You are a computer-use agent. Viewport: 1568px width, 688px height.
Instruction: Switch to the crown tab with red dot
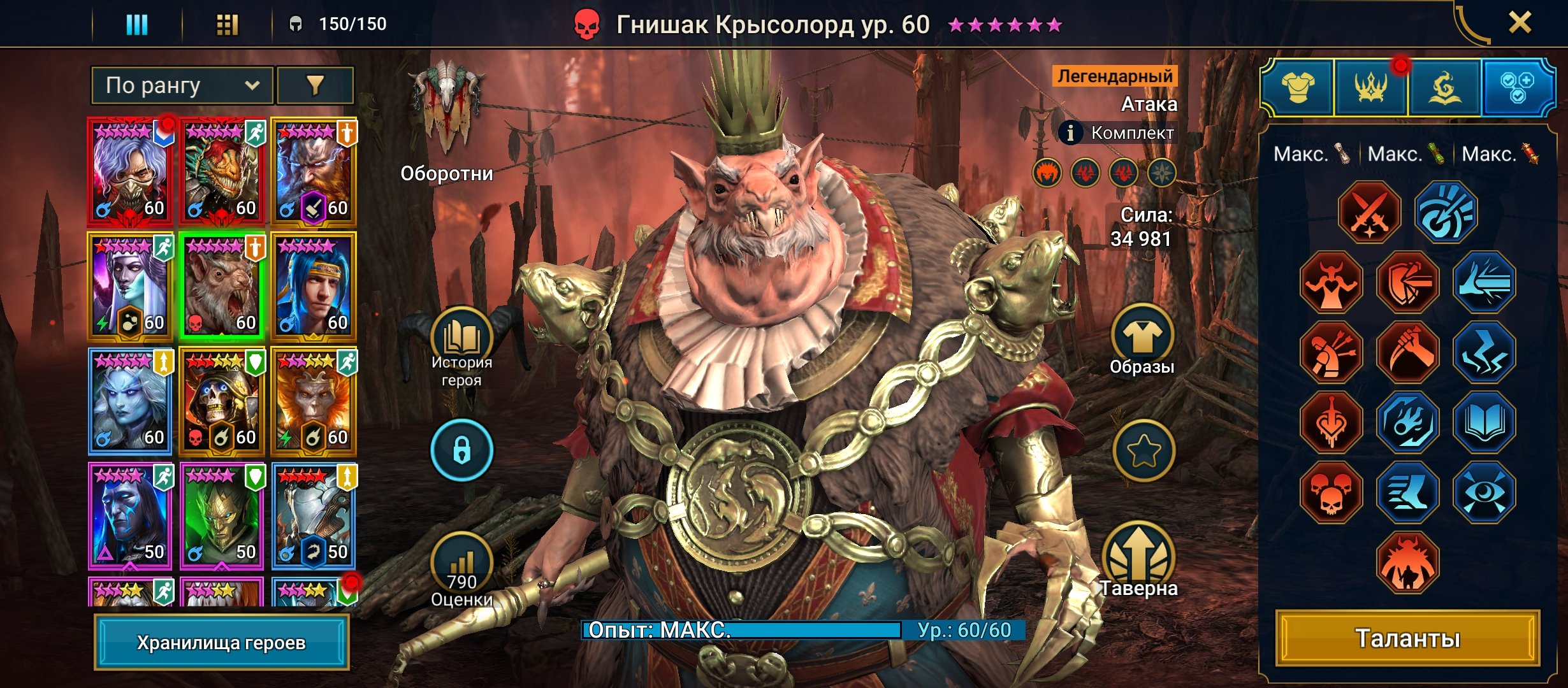1371,87
